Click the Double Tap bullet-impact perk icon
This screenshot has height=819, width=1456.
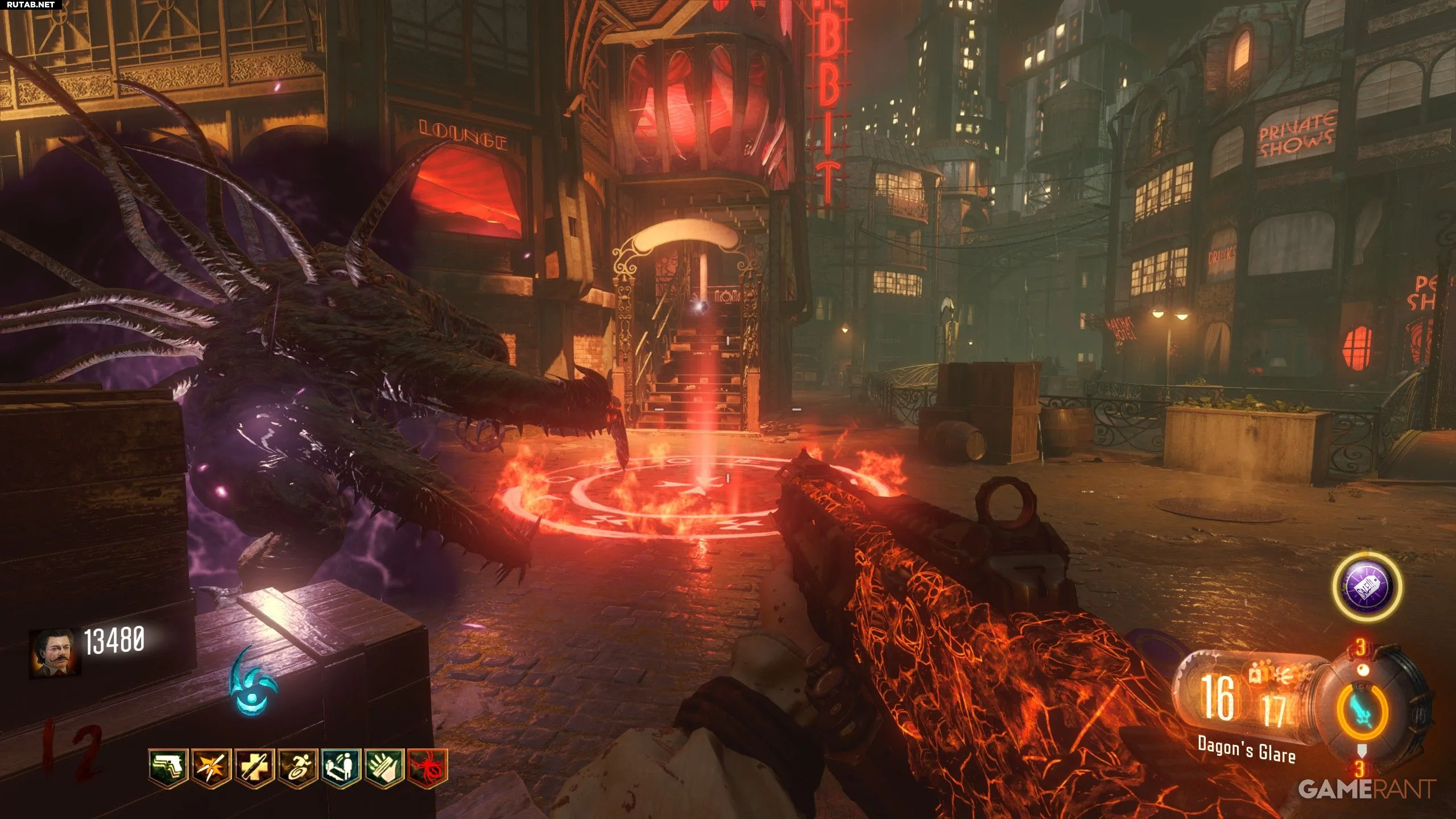[212, 767]
